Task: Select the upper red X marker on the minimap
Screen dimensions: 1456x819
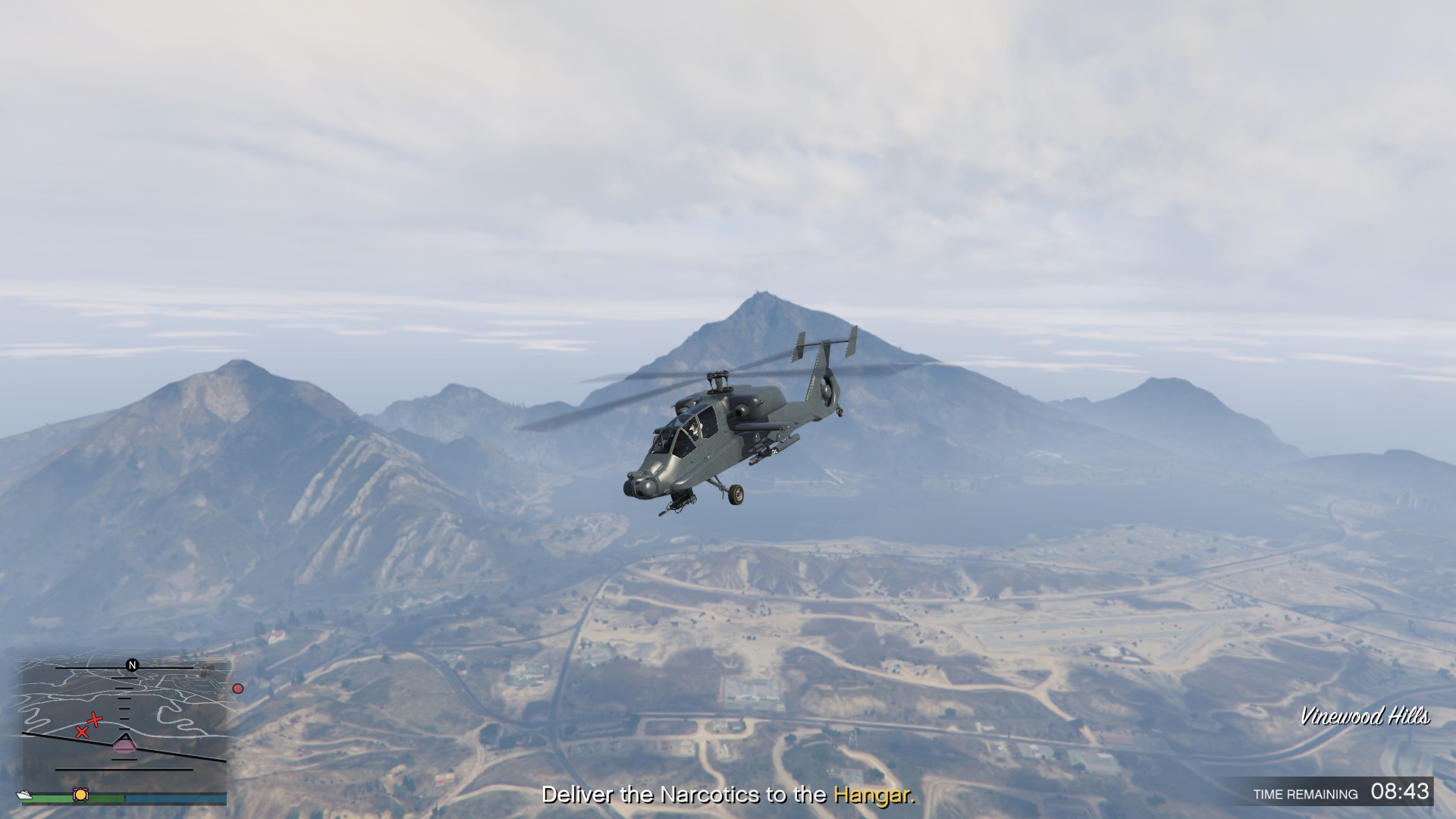Action: coord(96,720)
